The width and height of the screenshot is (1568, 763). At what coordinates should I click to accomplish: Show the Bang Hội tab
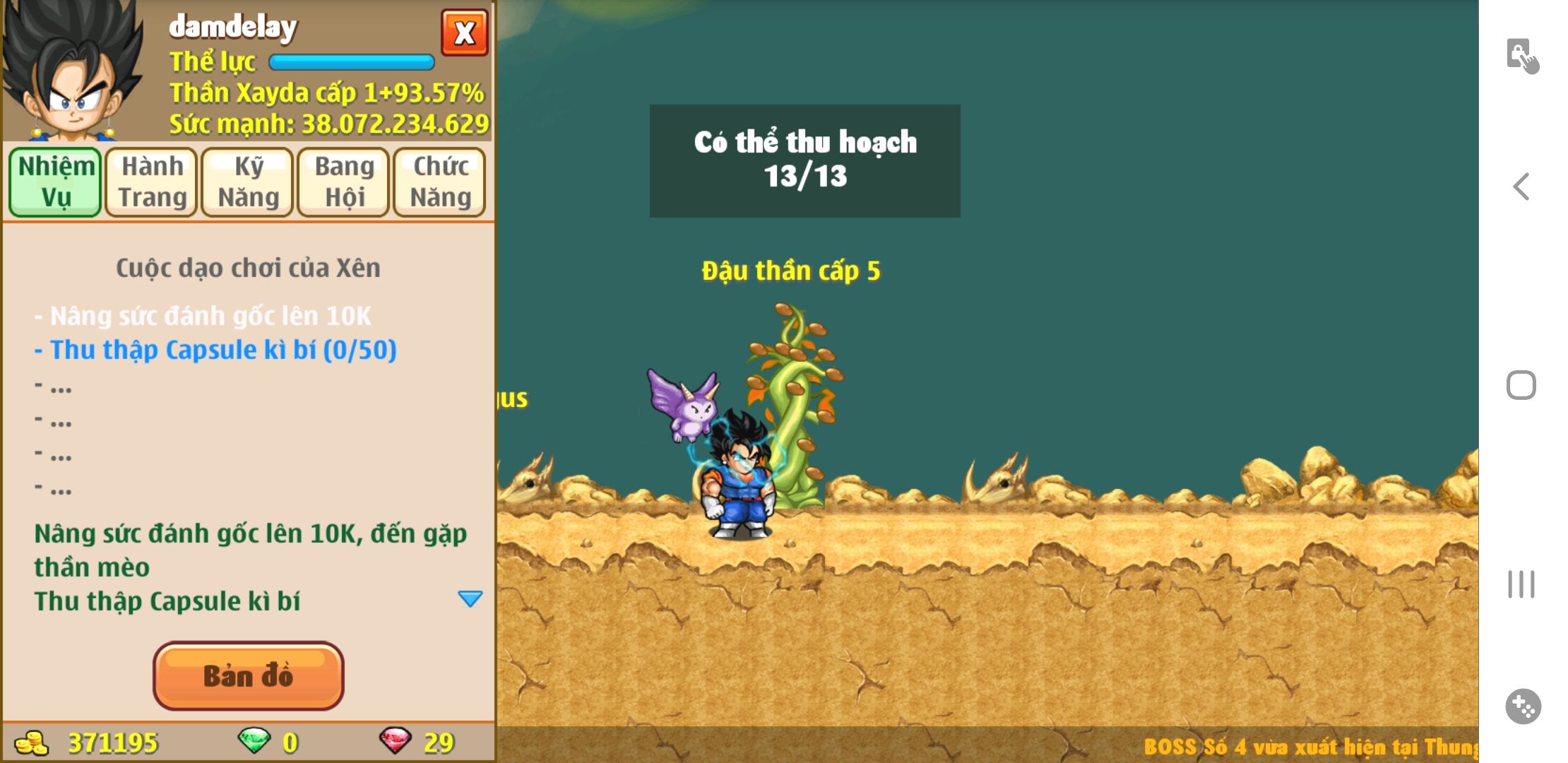point(344,182)
